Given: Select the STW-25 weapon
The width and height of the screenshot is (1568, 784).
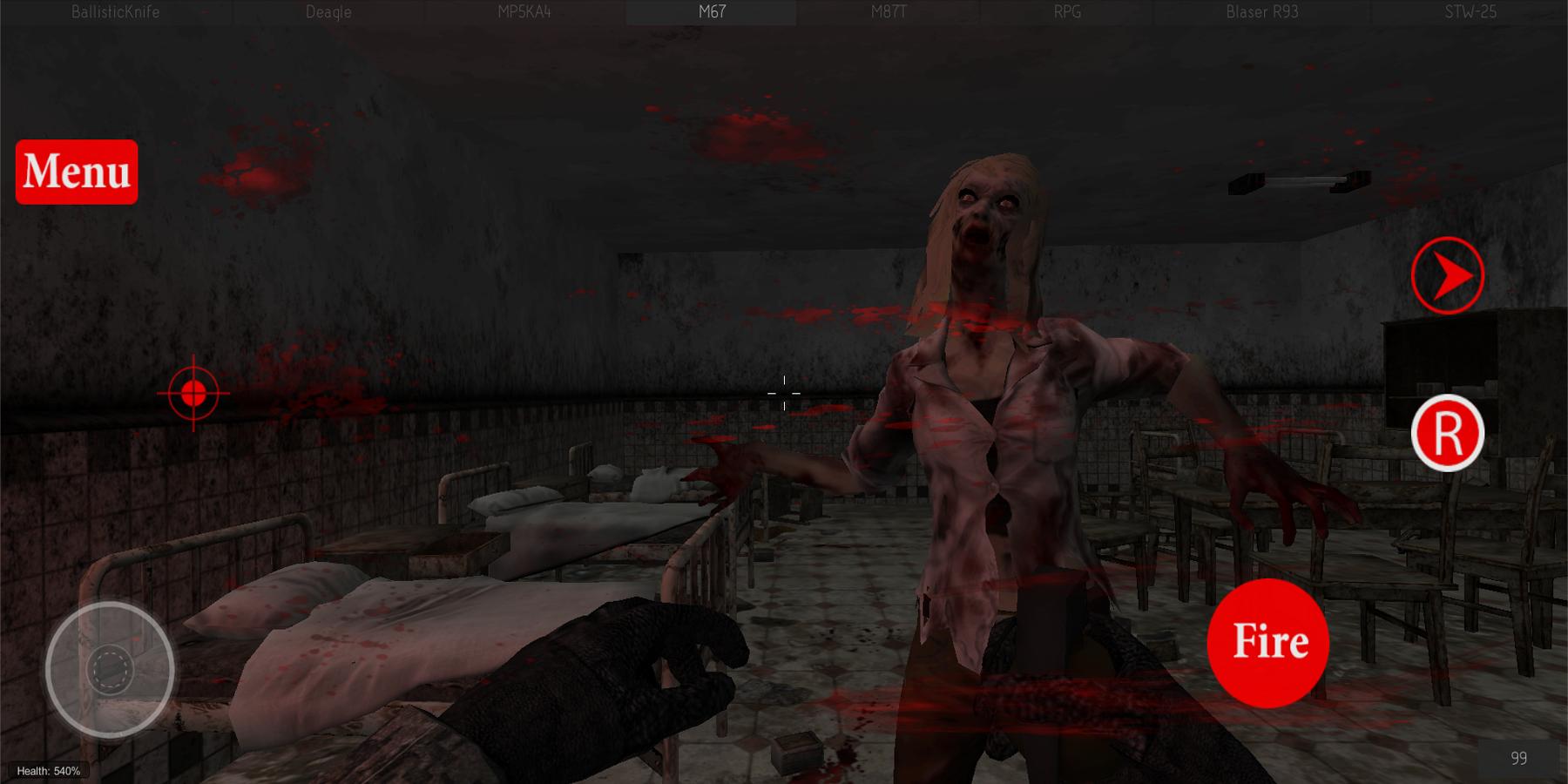Looking at the screenshot, I should click(1469, 11).
